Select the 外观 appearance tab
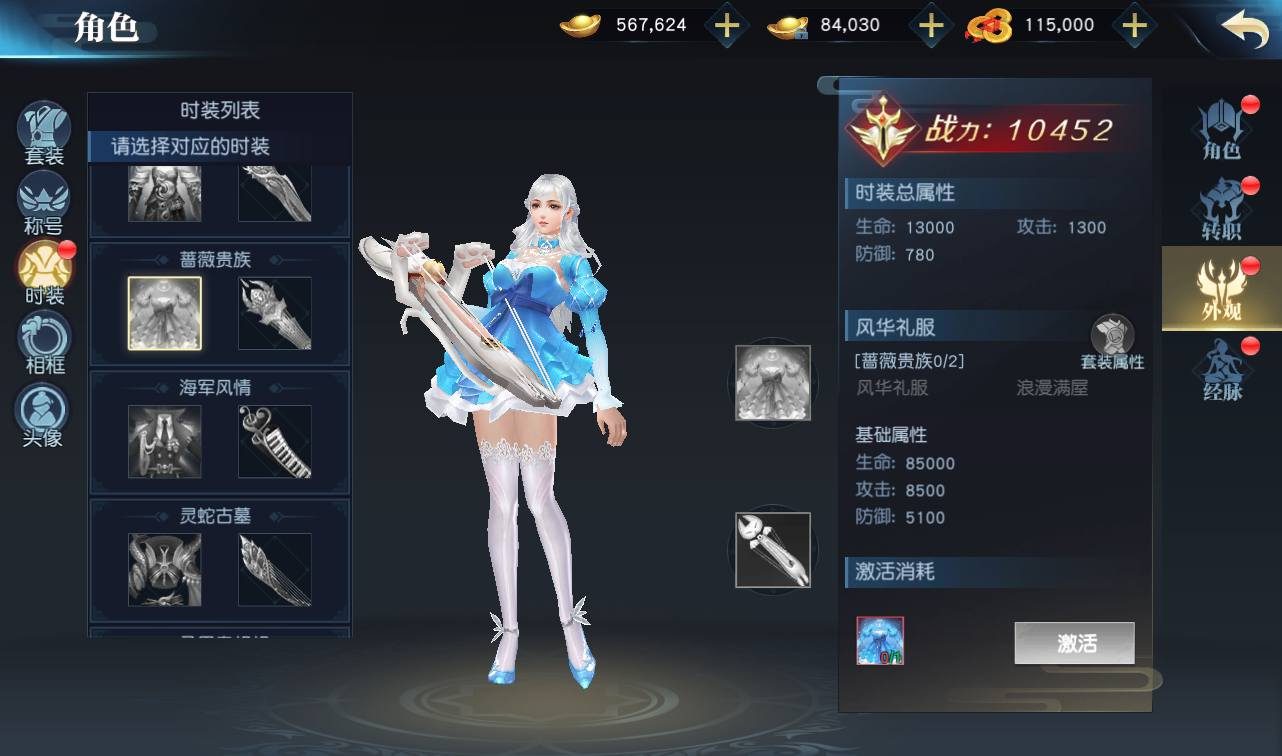The height and width of the screenshot is (756, 1282). (x=1222, y=289)
